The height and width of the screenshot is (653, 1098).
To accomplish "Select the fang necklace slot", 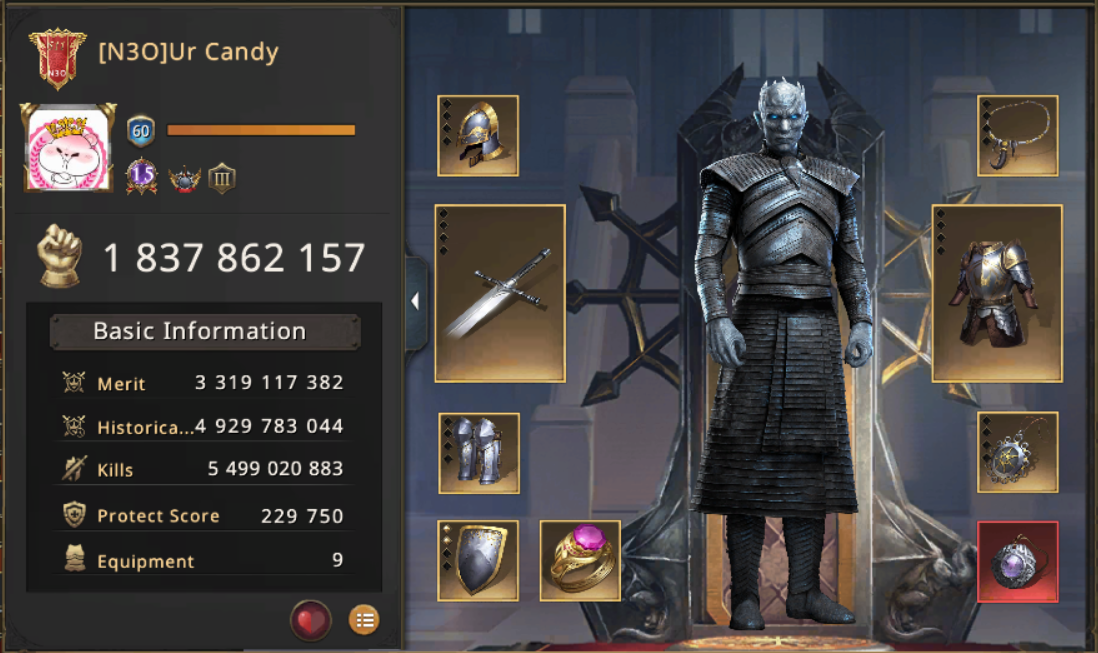I will [1018, 136].
